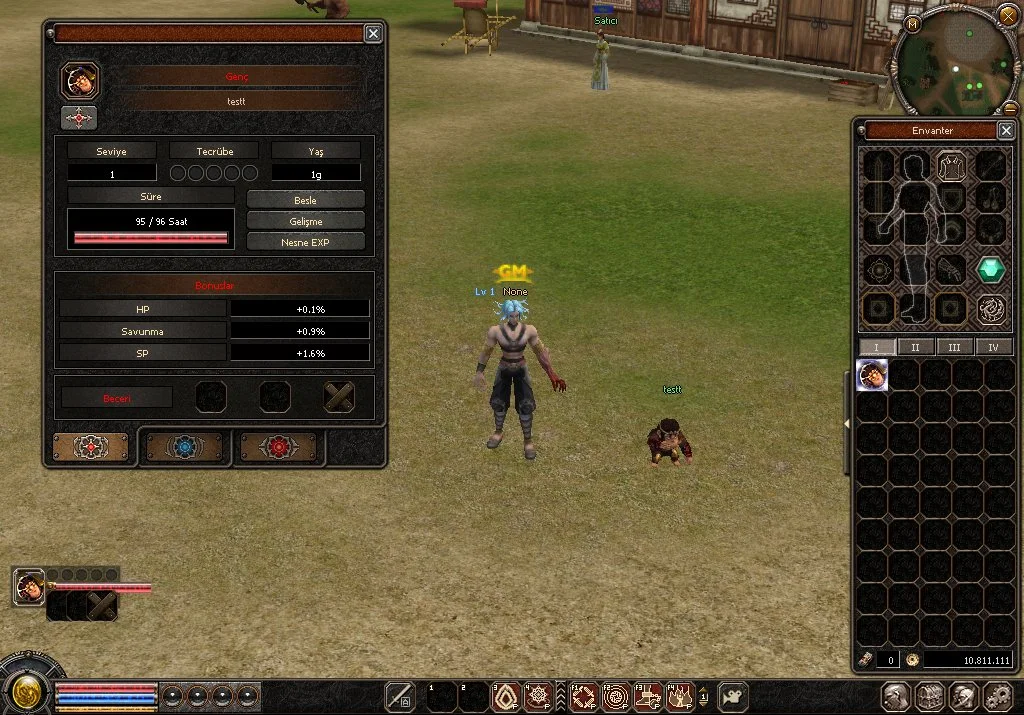Close the pet information window

373,34
